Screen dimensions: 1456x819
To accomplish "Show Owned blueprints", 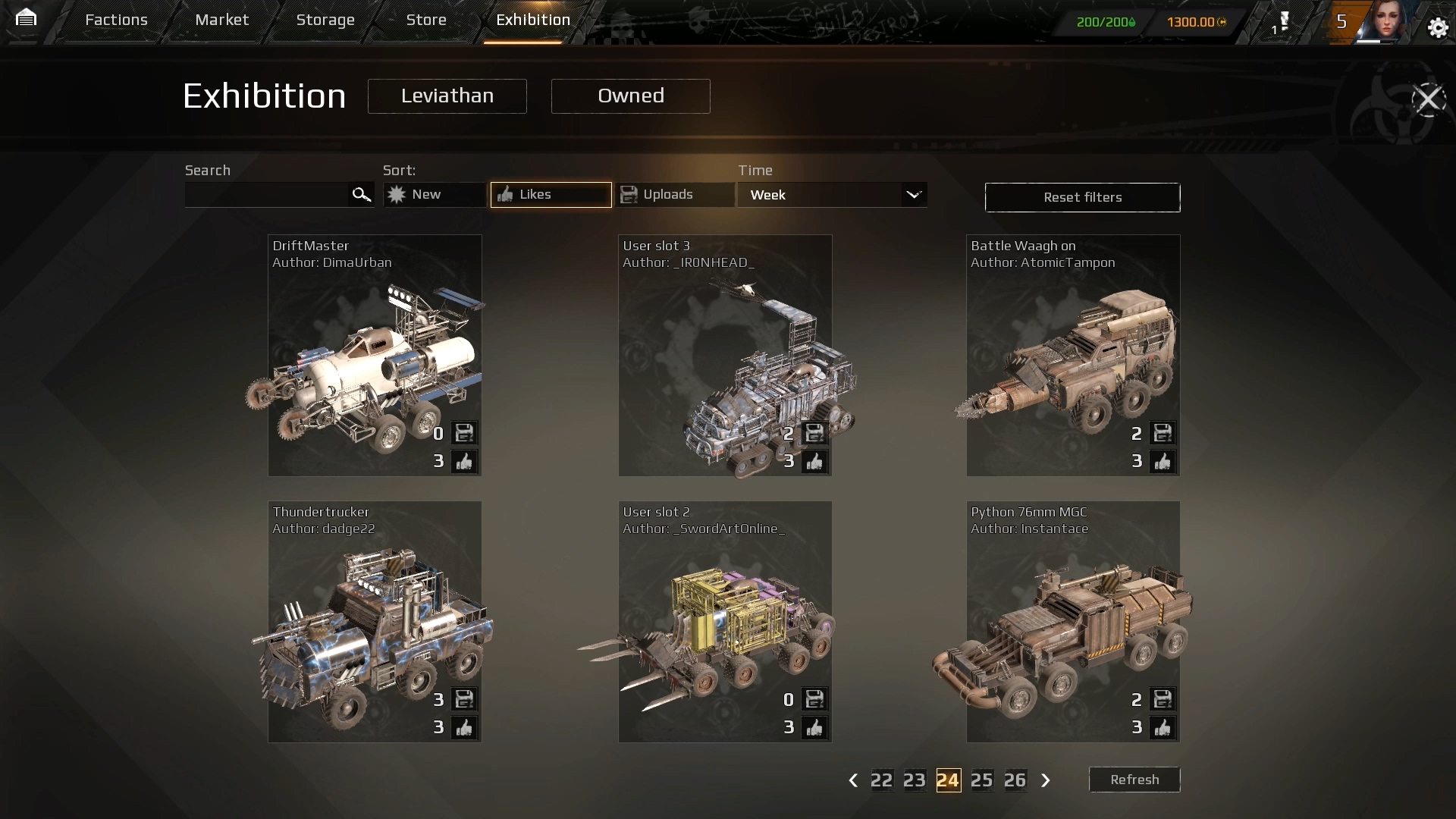I will tap(630, 96).
